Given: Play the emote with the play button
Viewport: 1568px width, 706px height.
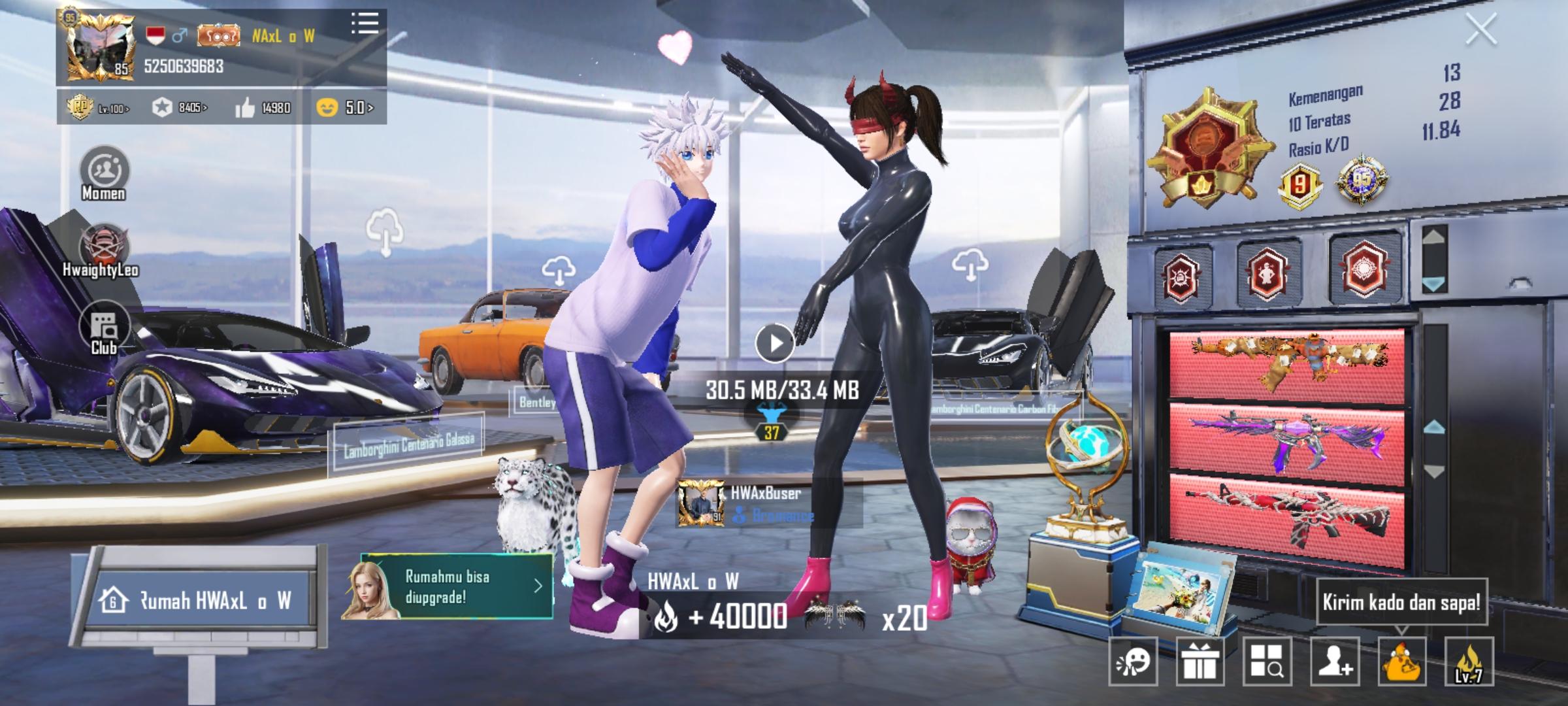Looking at the screenshot, I should click(774, 343).
